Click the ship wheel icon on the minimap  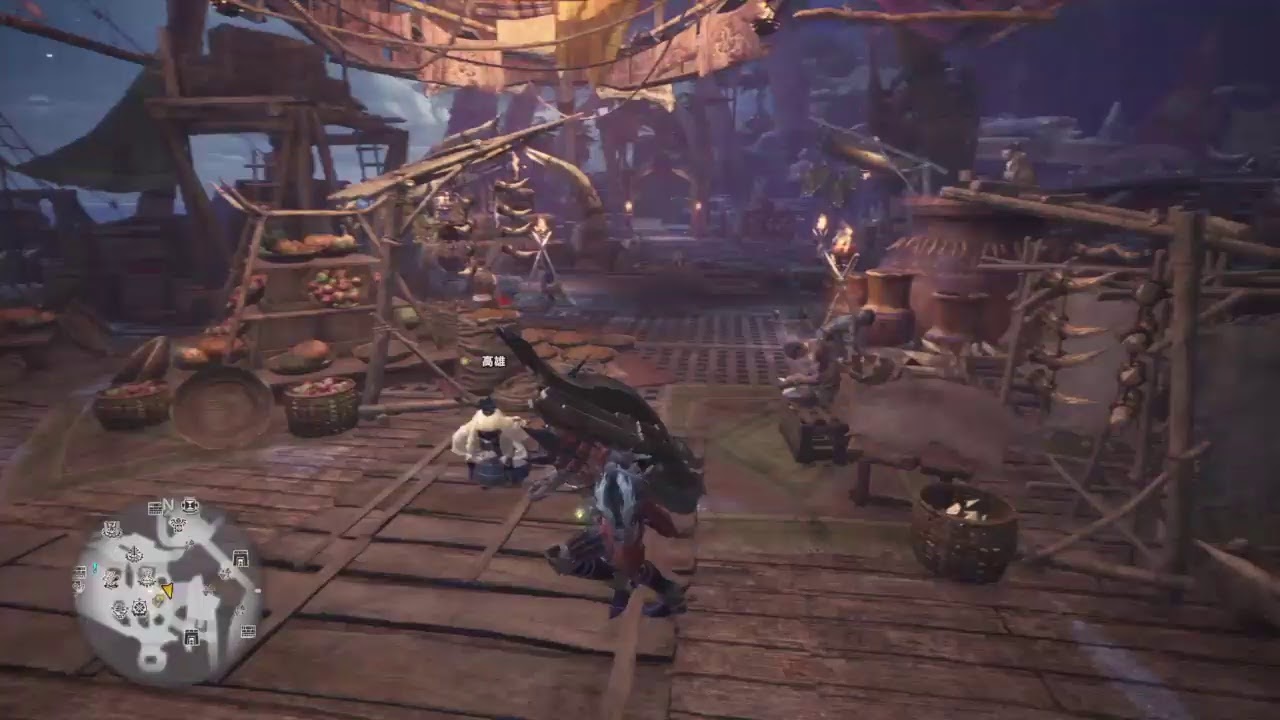(x=139, y=608)
